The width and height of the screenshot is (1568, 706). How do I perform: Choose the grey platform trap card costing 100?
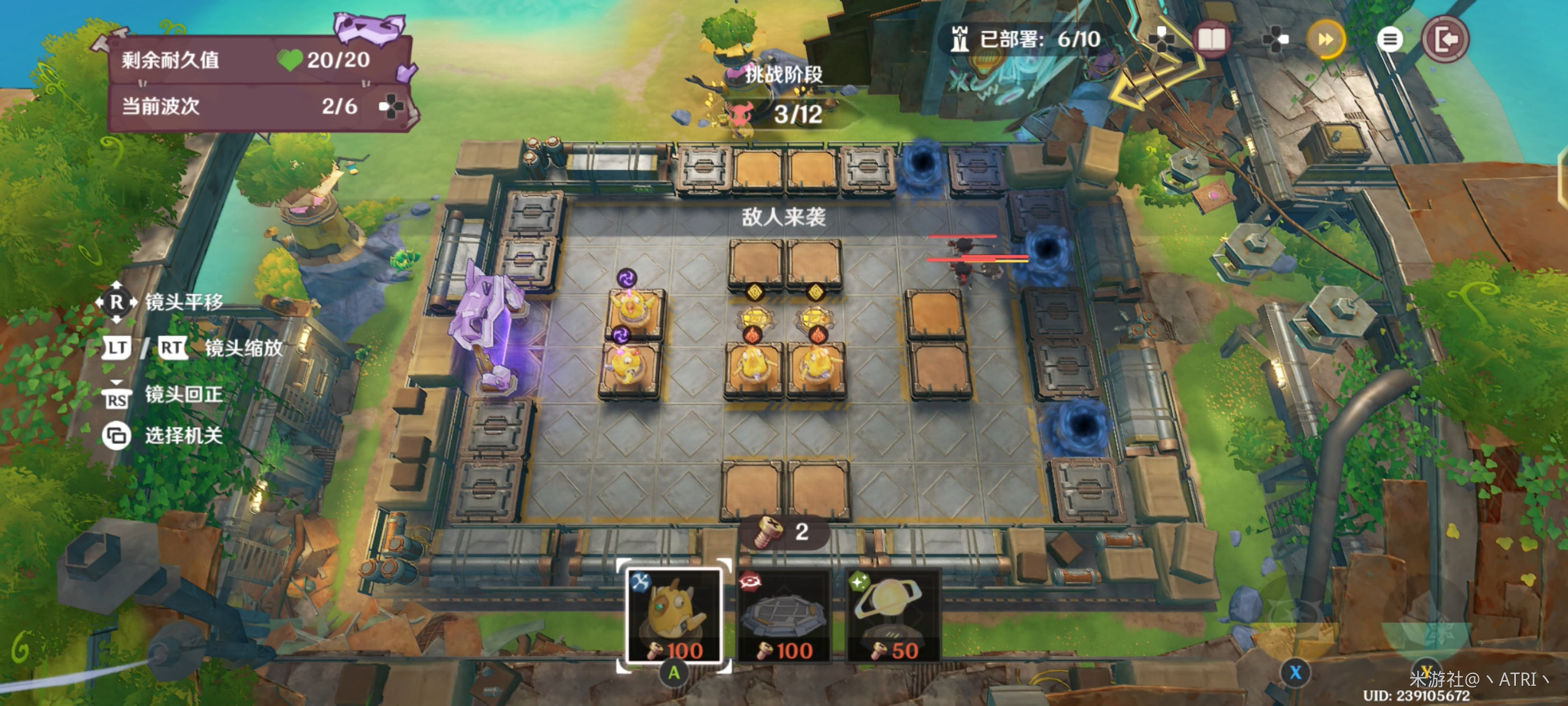[x=783, y=615]
